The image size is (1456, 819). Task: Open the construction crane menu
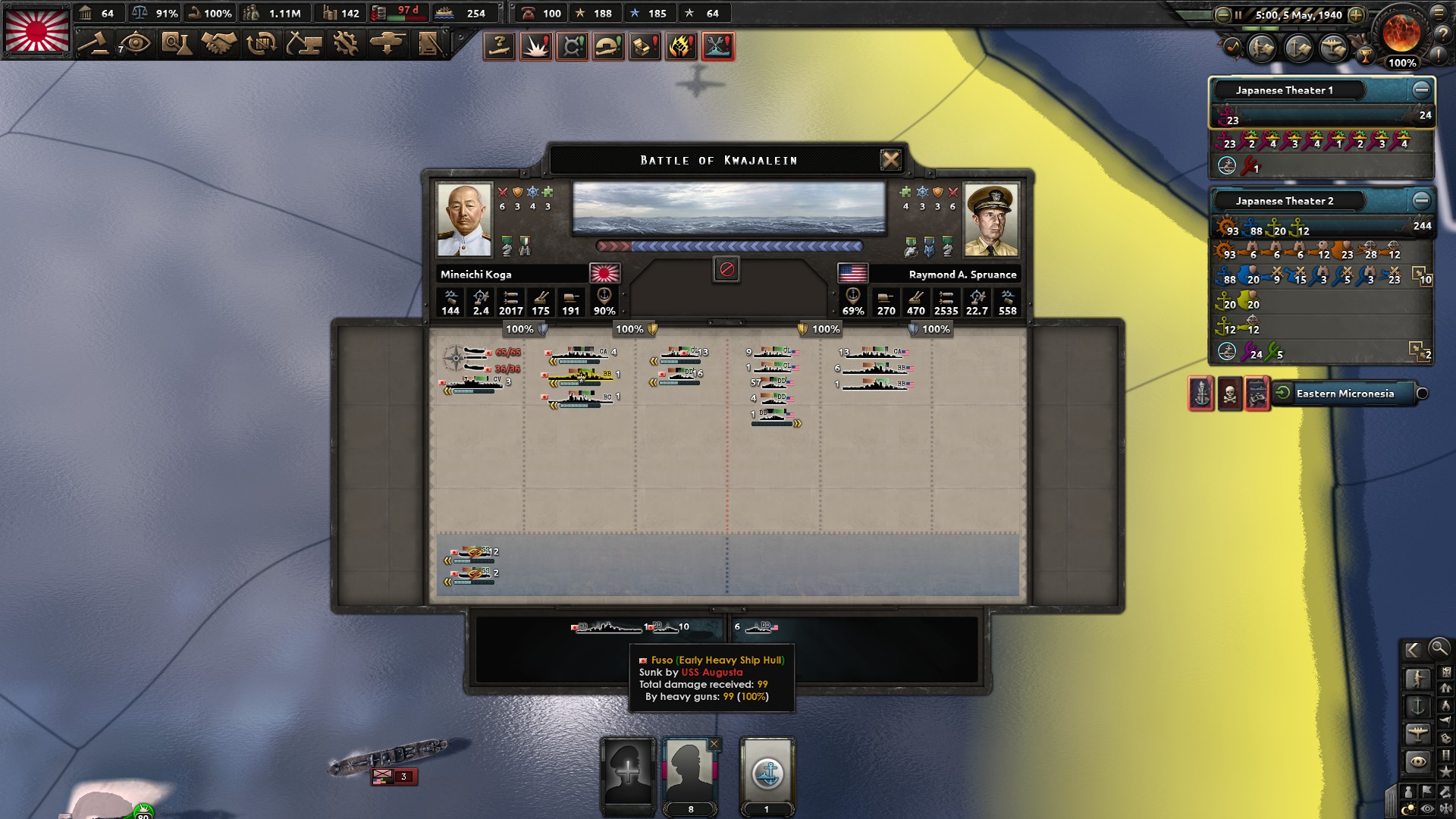point(303,43)
